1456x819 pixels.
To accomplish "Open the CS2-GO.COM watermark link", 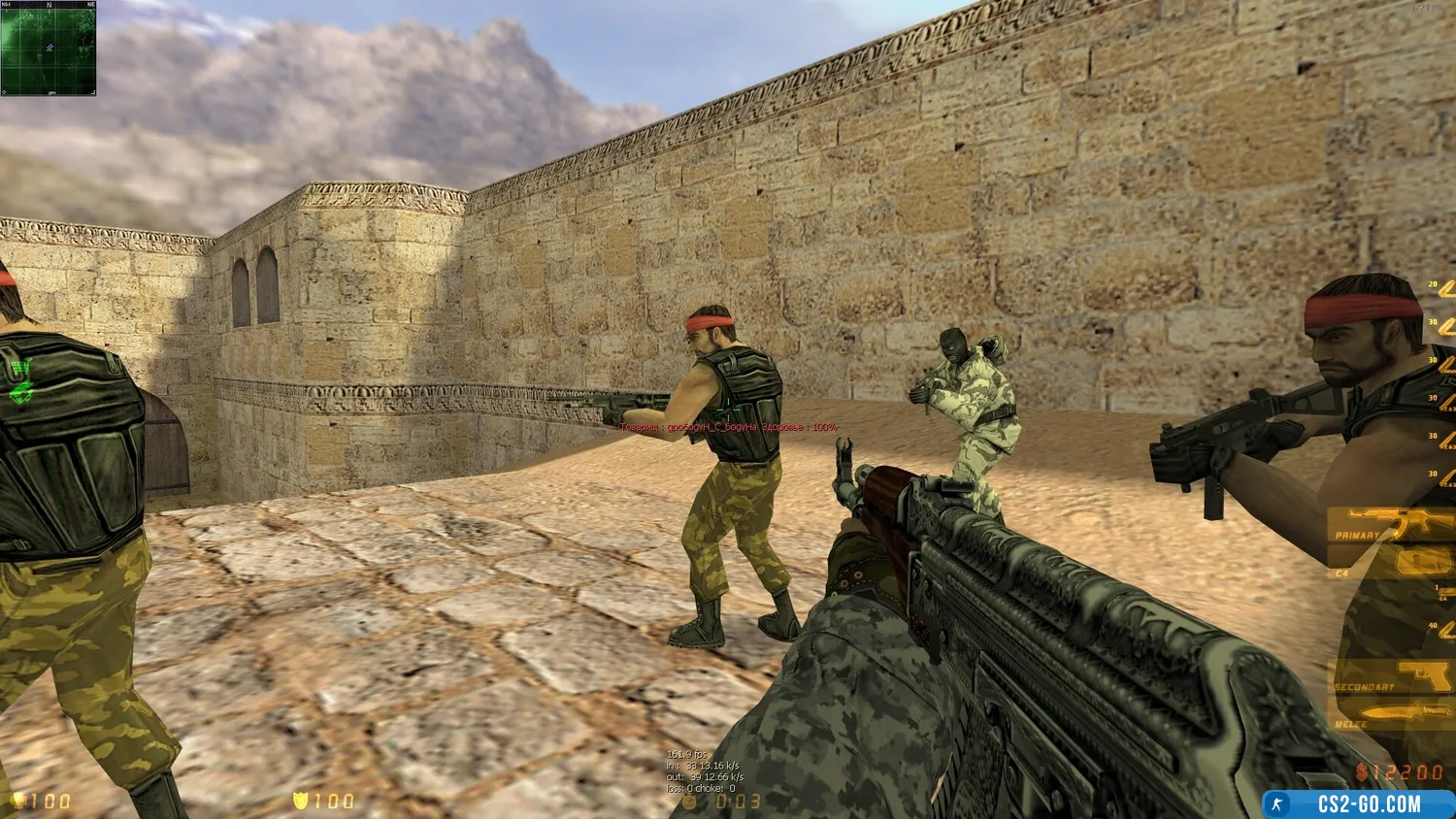I will pos(1359,804).
